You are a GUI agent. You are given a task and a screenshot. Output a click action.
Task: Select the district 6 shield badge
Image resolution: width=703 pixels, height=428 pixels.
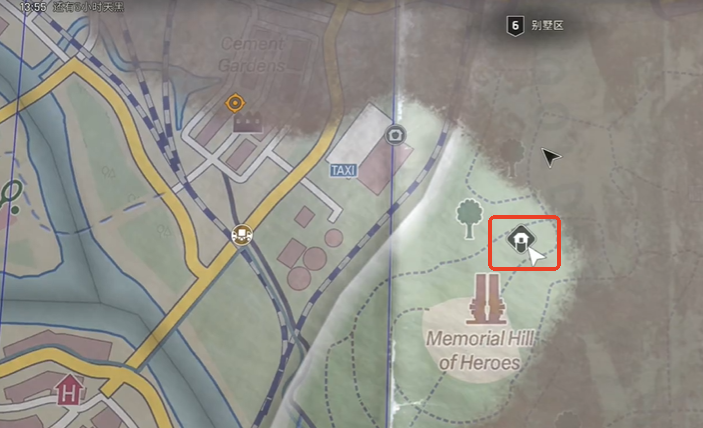pos(513,25)
